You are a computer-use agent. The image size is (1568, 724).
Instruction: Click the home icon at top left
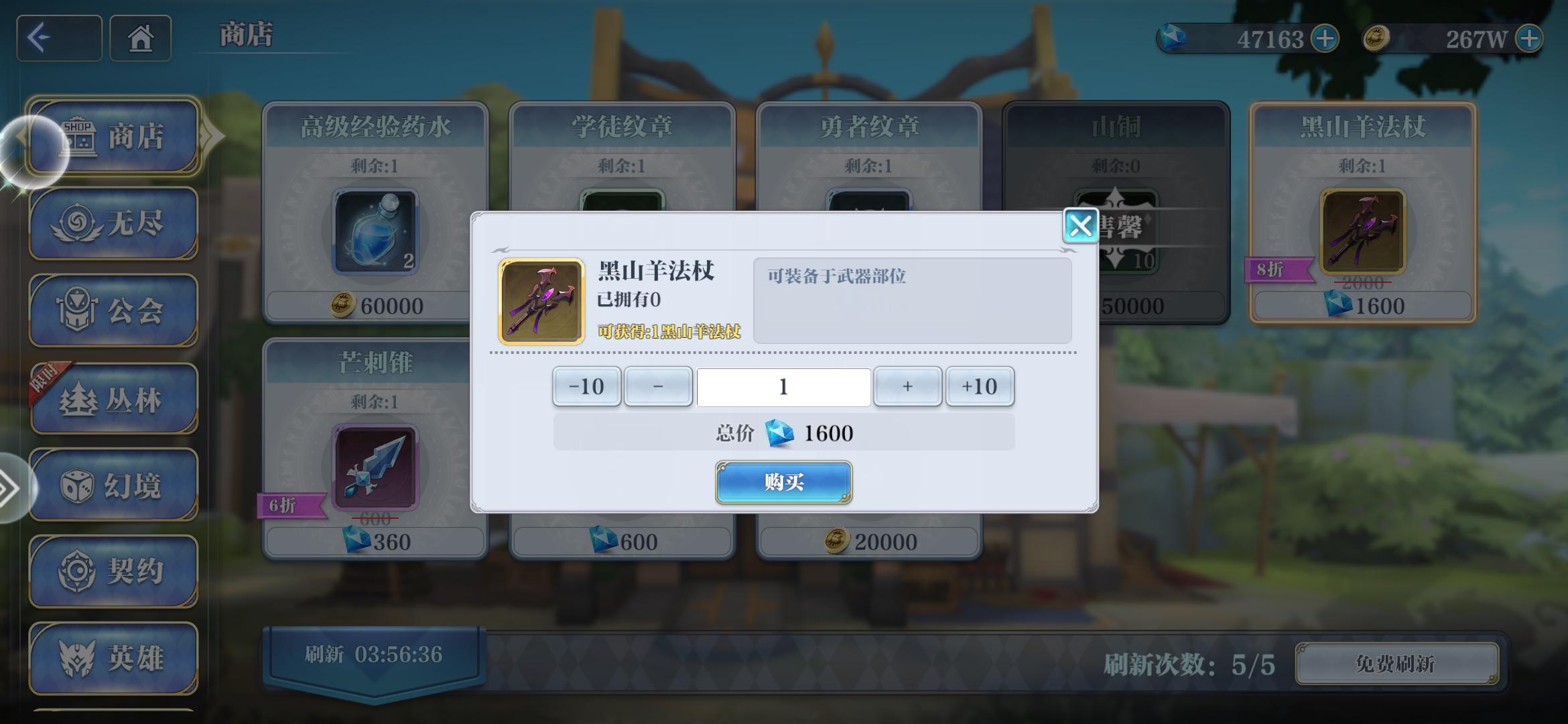coord(140,38)
